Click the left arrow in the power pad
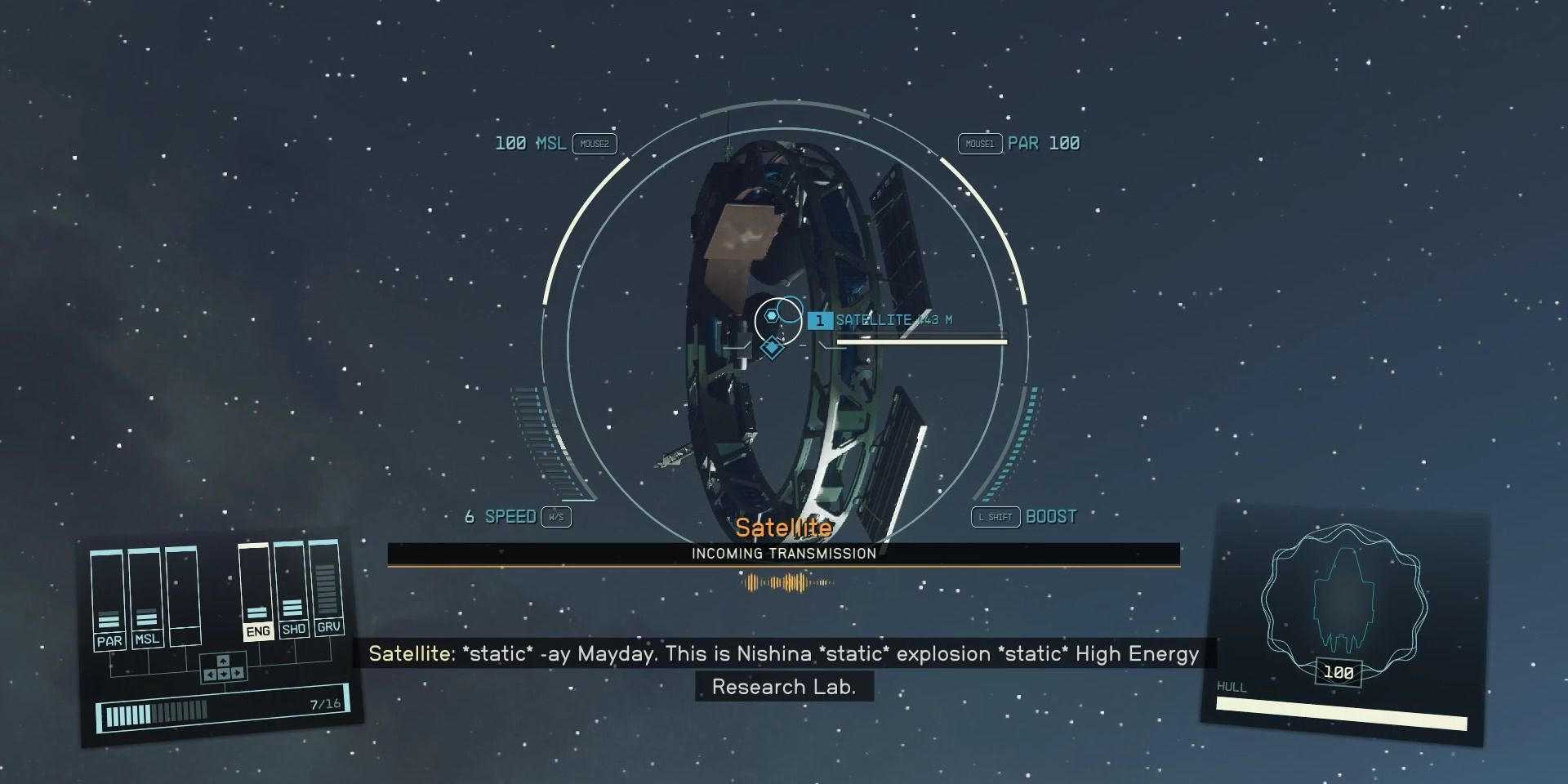 point(210,674)
